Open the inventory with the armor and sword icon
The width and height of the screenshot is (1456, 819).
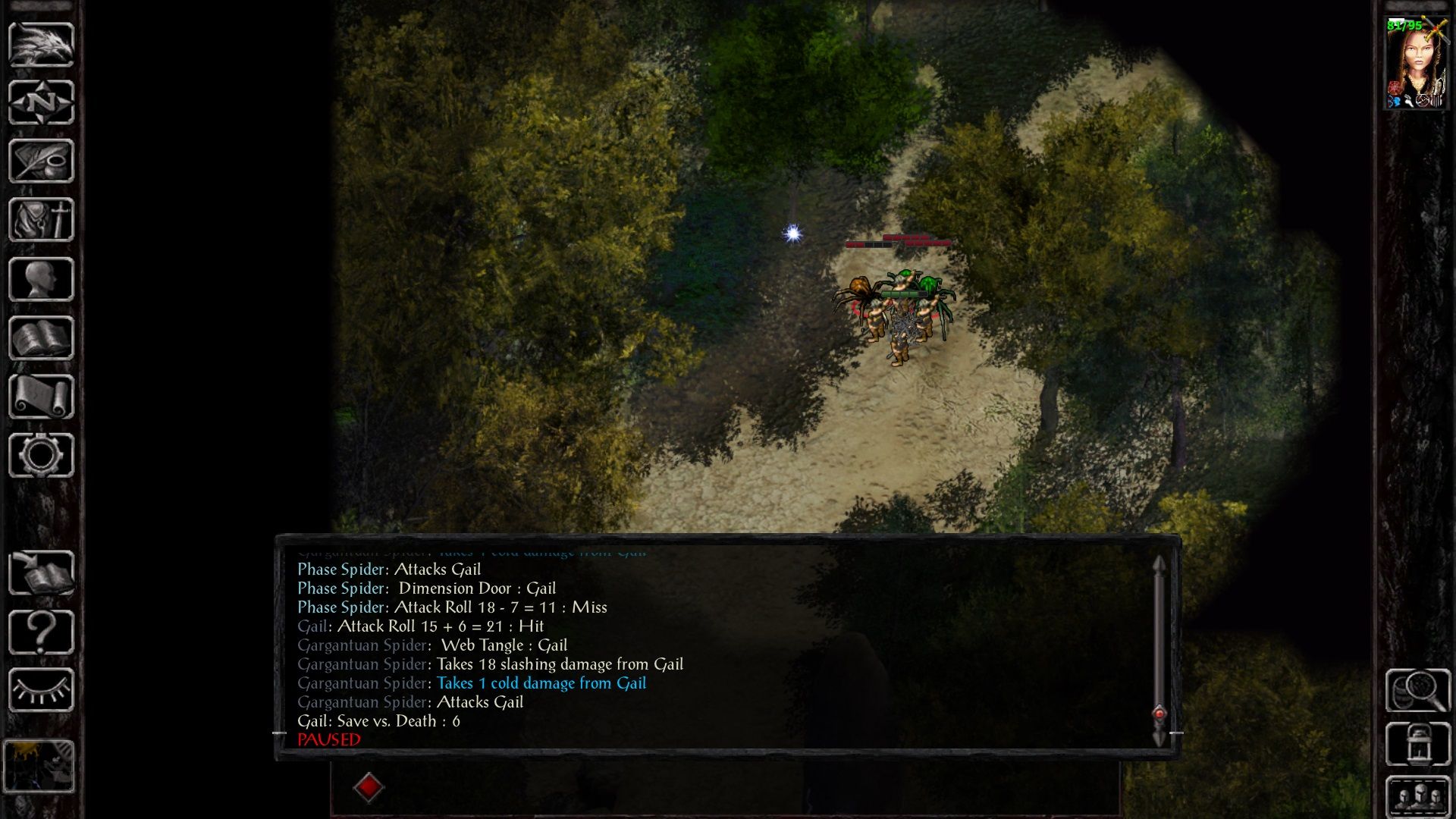pyautogui.click(x=41, y=220)
